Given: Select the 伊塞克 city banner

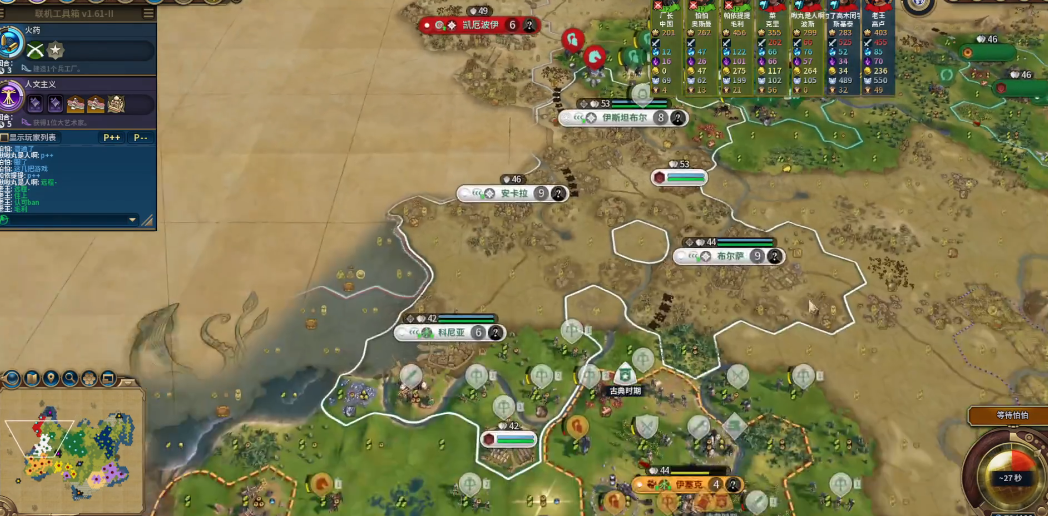Looking at the screenshot, I should coord(688,485).
